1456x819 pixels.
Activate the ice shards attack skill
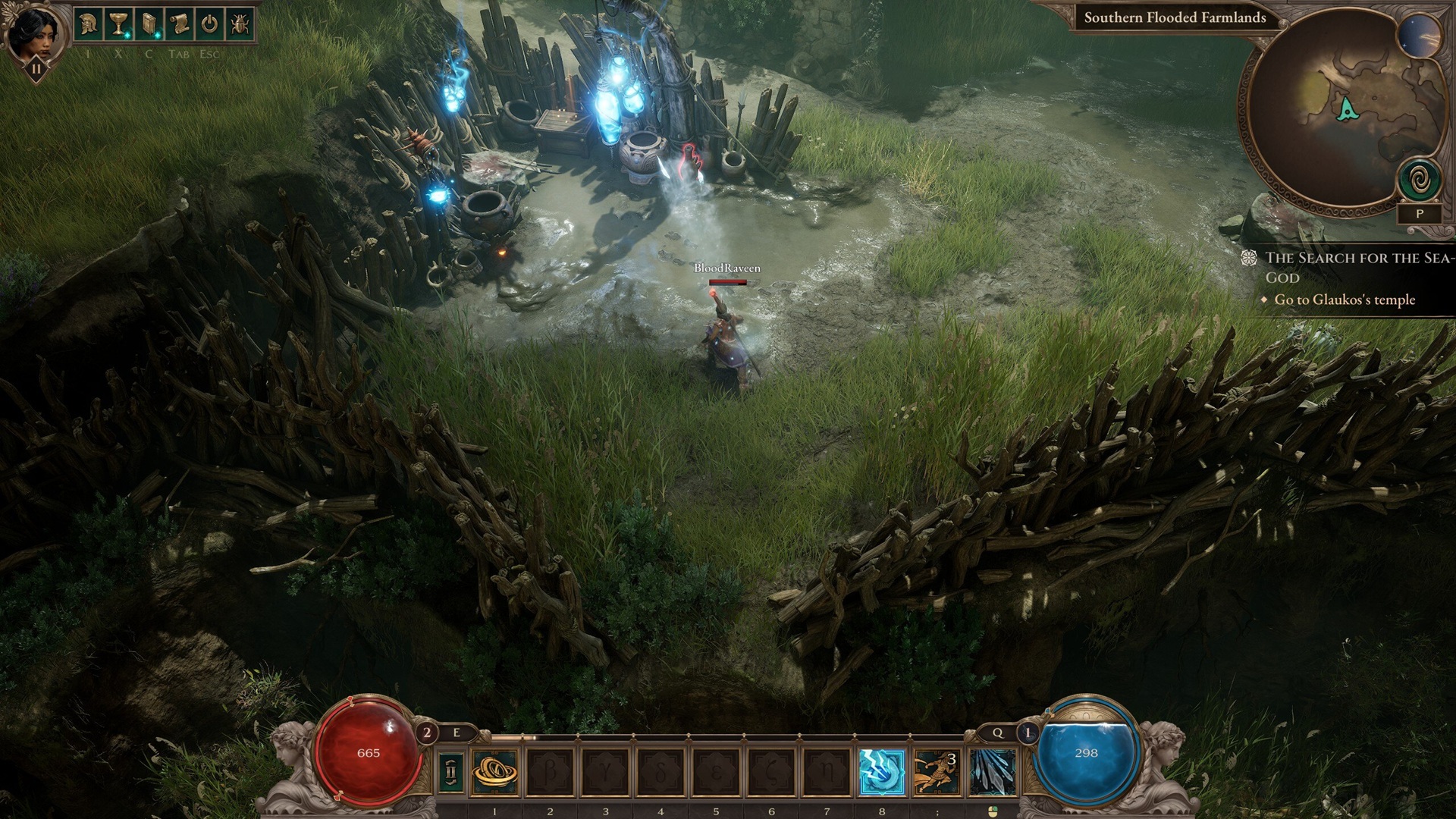click(992, 772)
